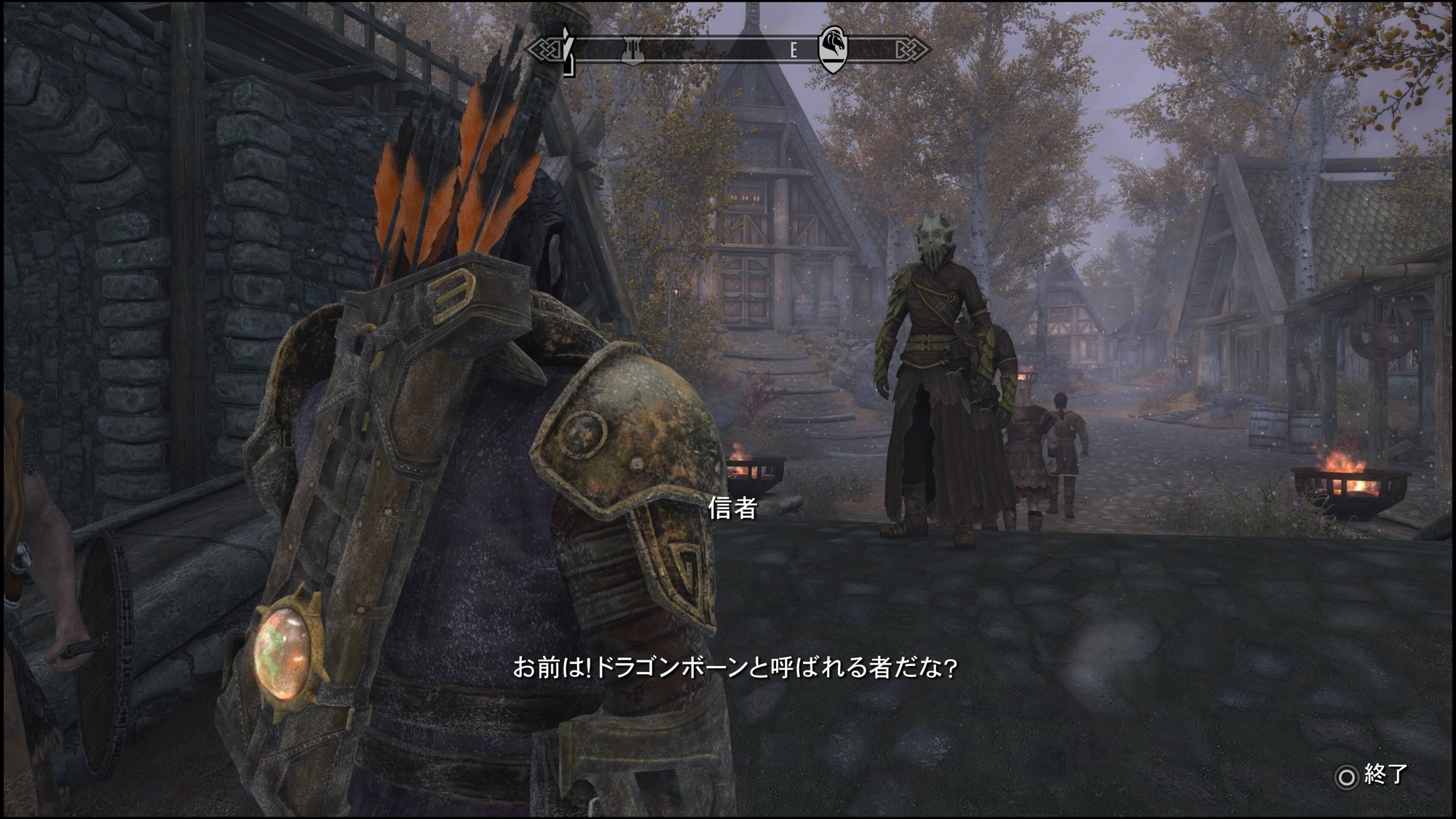Select the white quest objective arrow on the compass
1456x819 pixels.
click(x=567, y=50)
